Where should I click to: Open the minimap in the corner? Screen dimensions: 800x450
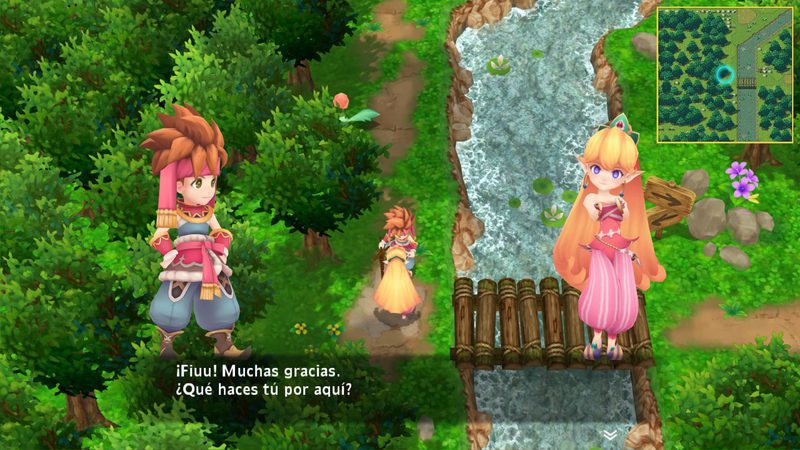[x=724, y=75]
